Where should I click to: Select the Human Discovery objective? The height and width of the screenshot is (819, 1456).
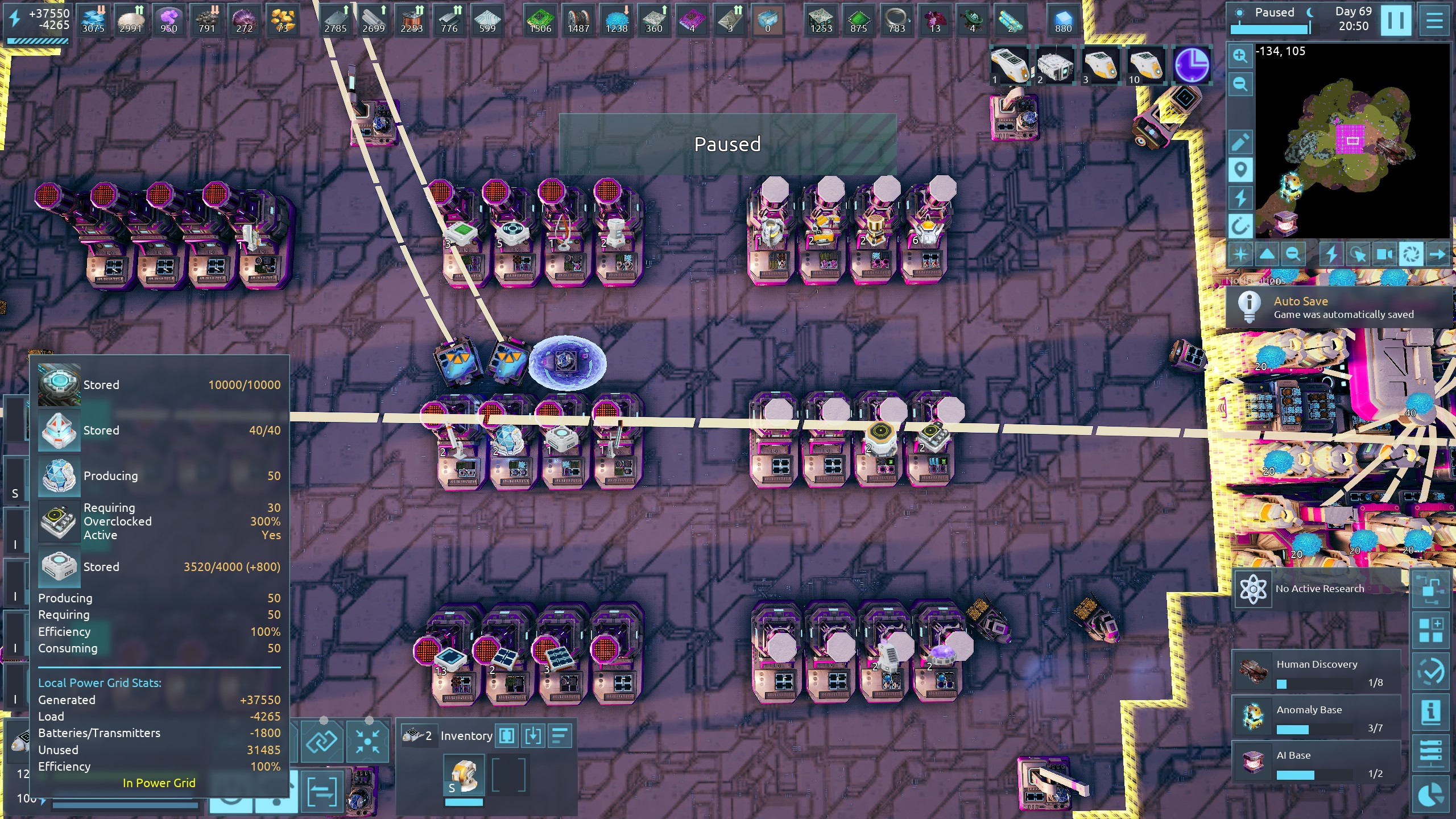[x=1316, y=671]
